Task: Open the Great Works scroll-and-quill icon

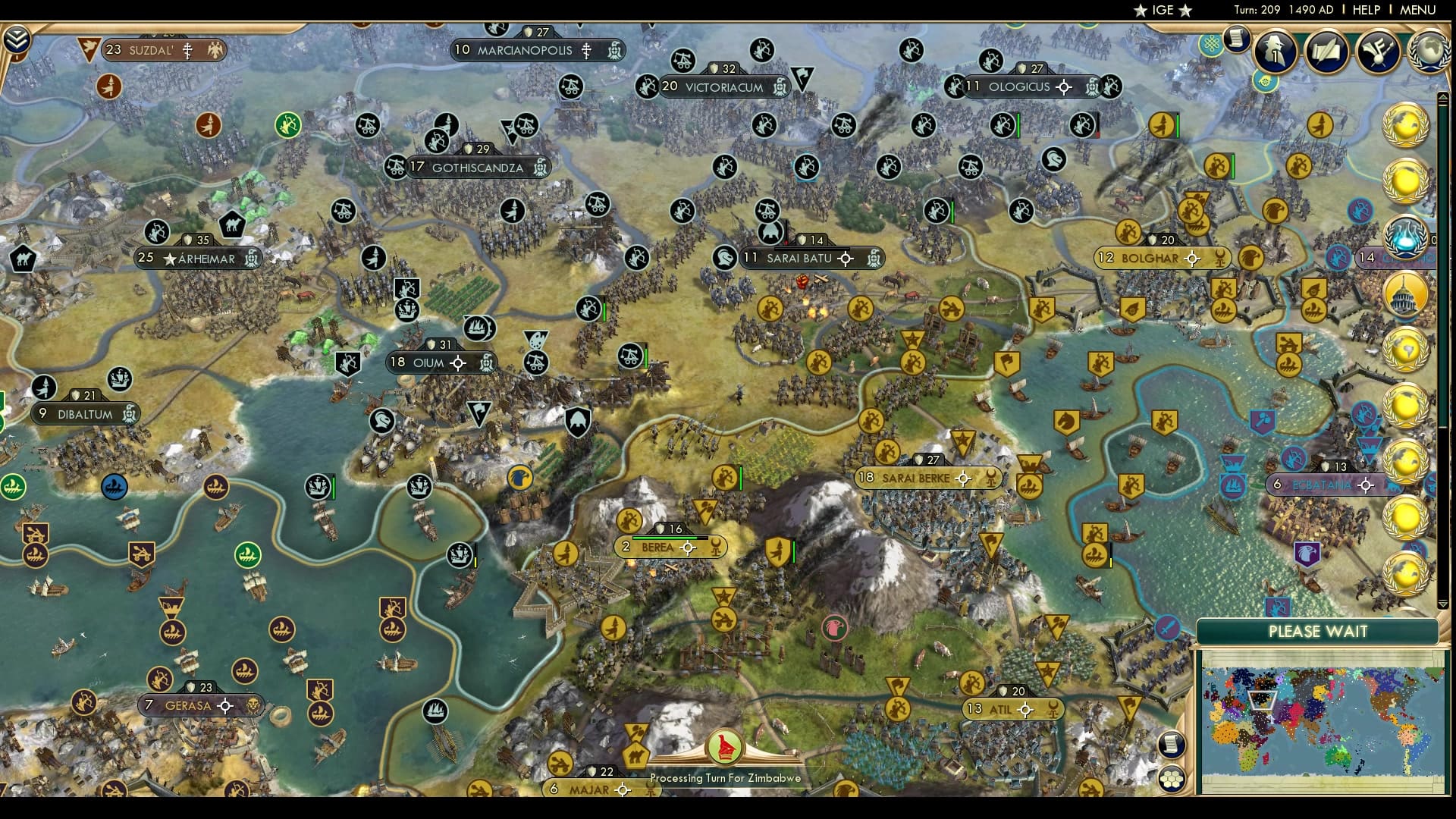Action: [1326, 53]
